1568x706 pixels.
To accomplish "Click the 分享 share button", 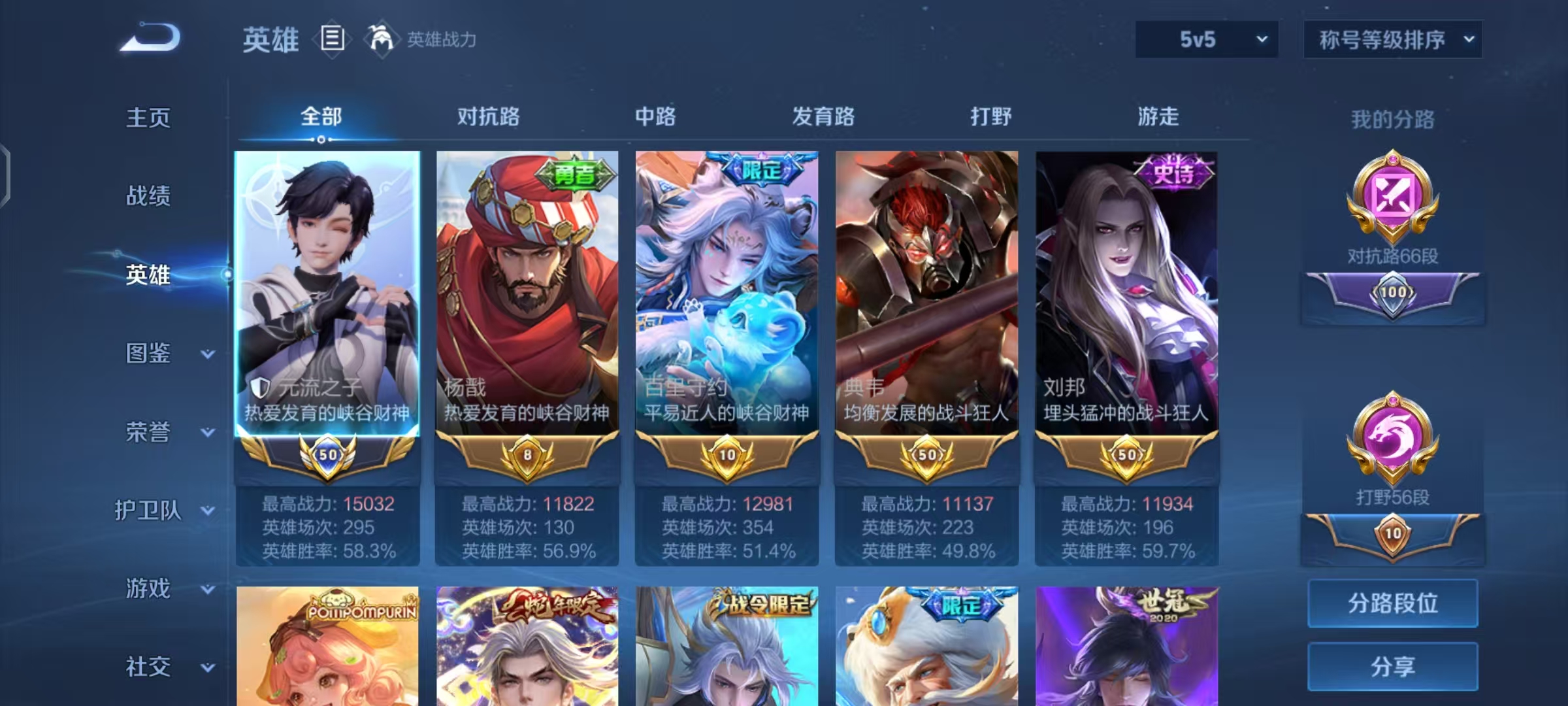I will 1392,668.
